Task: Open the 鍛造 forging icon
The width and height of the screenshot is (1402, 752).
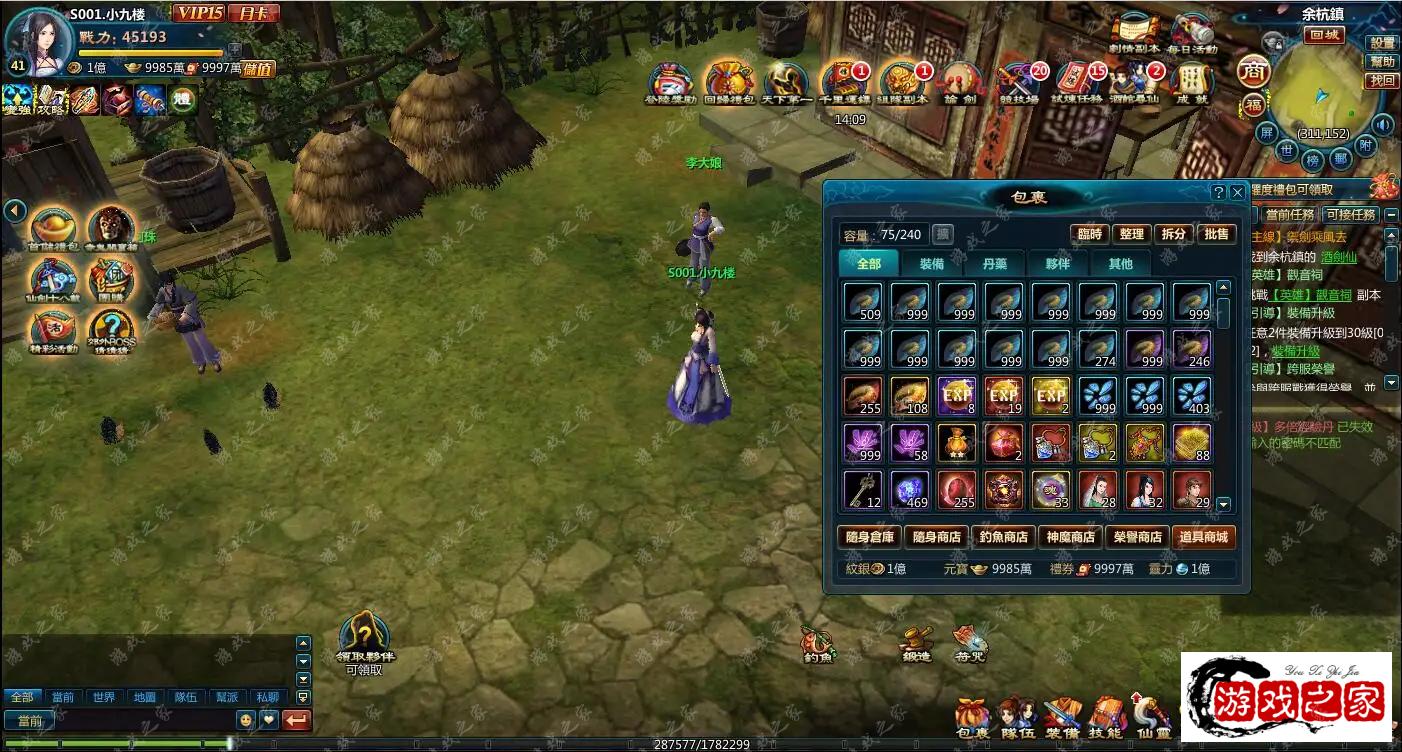Action: (916, 643)
